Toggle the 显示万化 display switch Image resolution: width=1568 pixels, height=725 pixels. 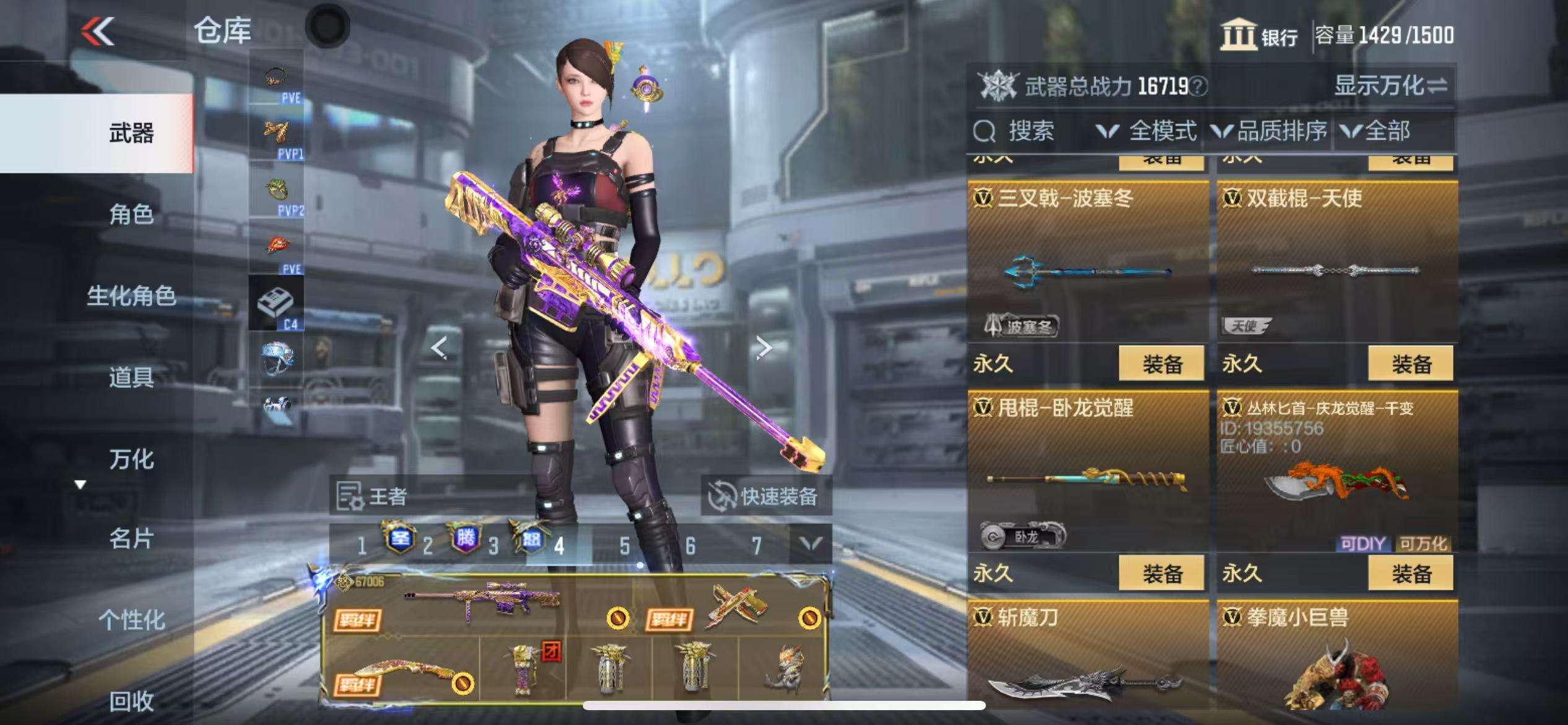tap(1390, 86)
